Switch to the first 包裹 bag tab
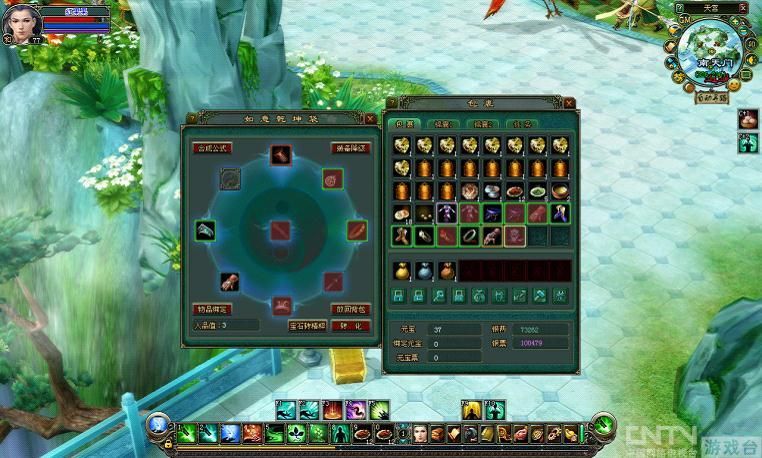762x458 pixels. (x=404, y=124)
